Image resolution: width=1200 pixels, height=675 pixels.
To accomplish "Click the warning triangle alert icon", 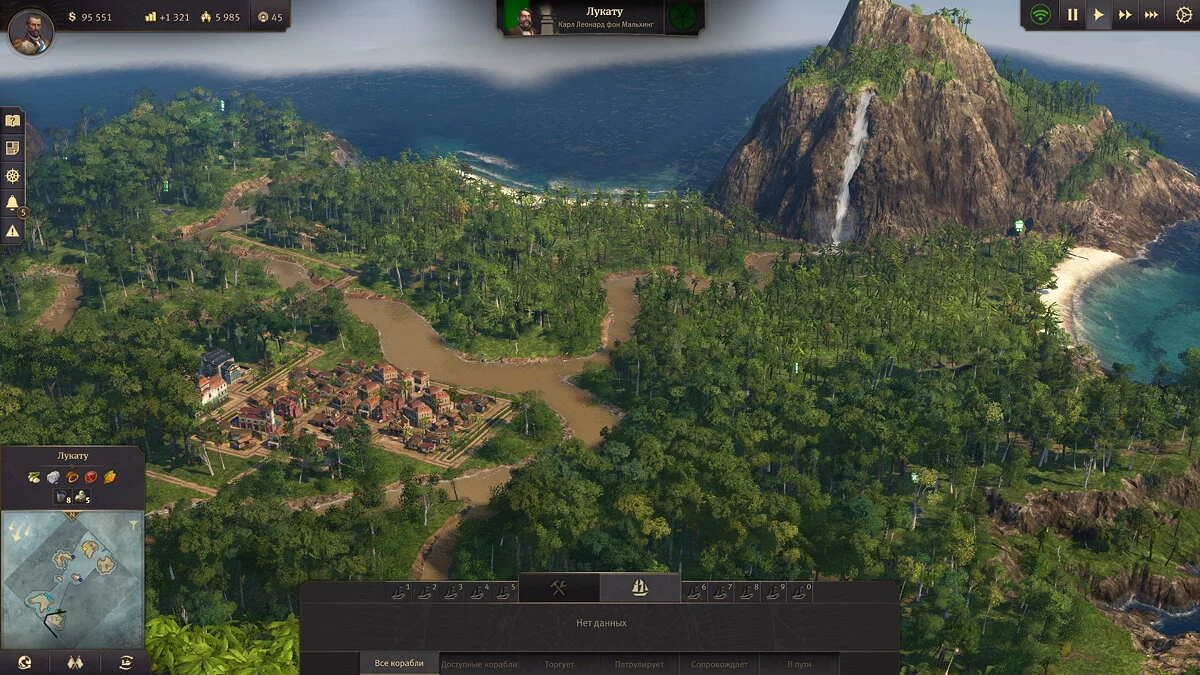I will click(12, 231).
